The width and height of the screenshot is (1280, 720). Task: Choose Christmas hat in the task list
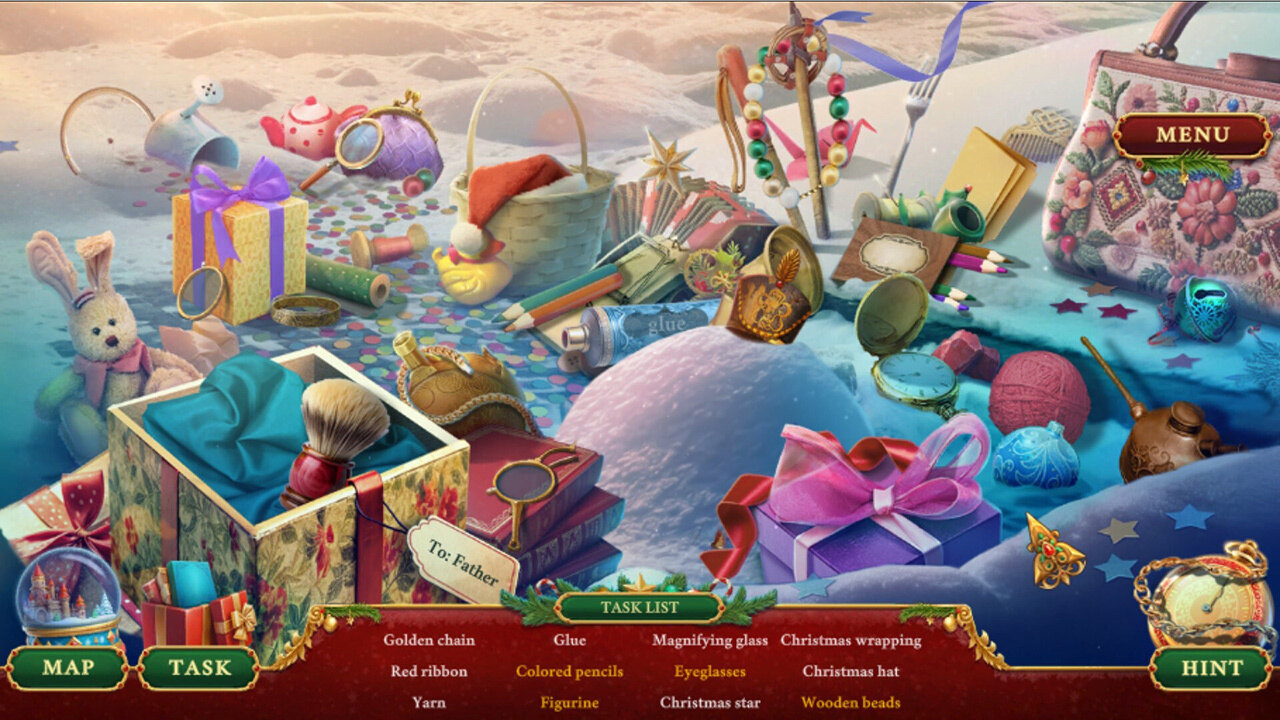[851, 671]
